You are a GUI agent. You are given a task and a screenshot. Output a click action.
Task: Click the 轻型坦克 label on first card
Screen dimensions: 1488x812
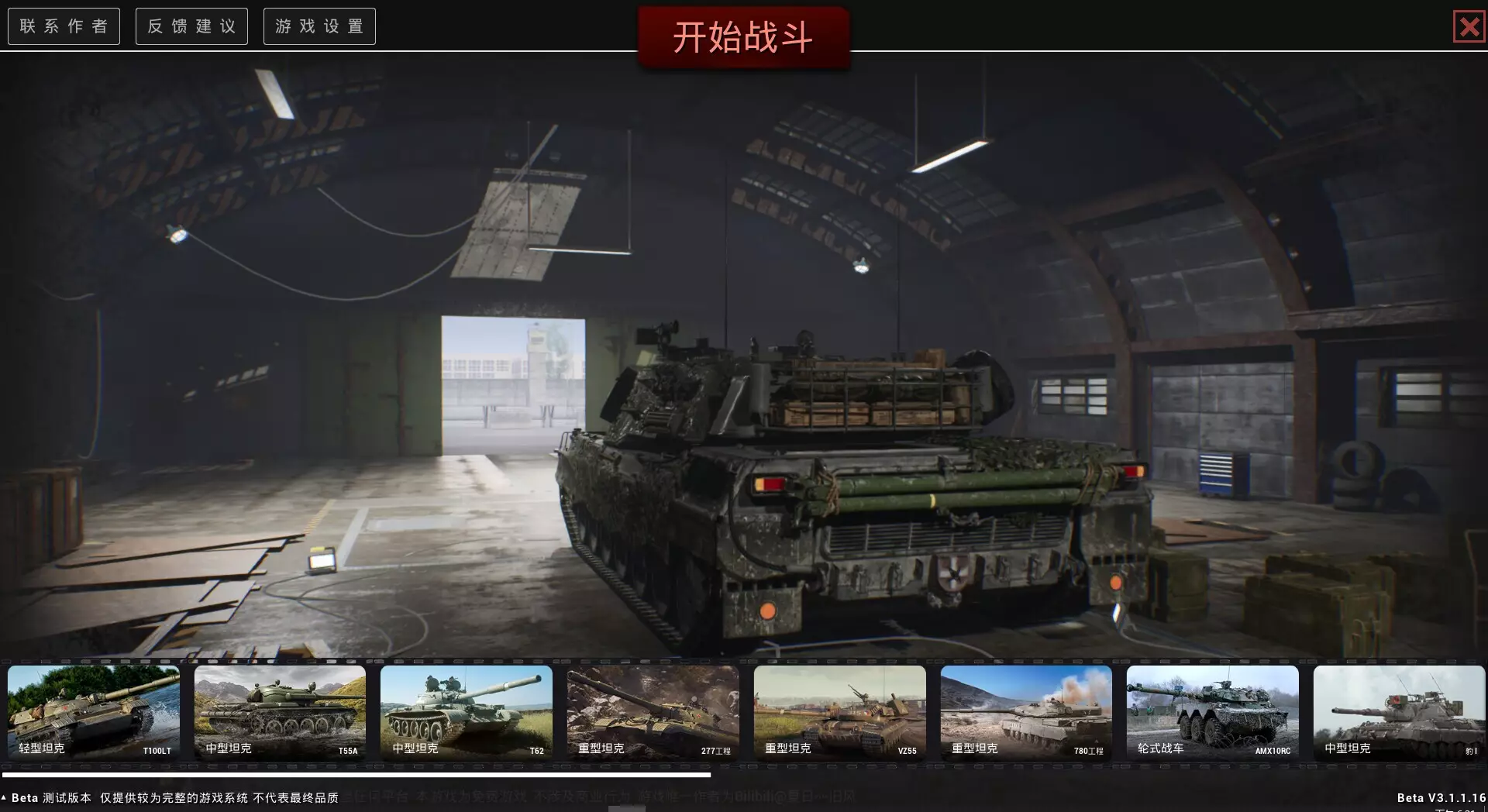pos(43,748)
